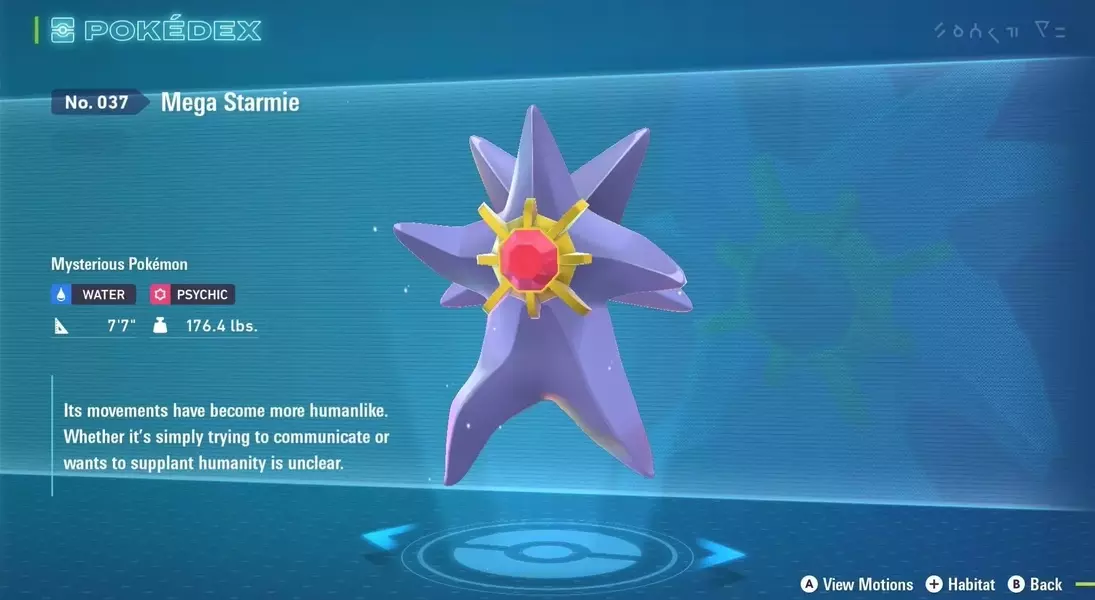This screenshot has width=1095, height=600.
Task: Advance to the next Pokédex entry with right arrow
Action: (720, 553)
